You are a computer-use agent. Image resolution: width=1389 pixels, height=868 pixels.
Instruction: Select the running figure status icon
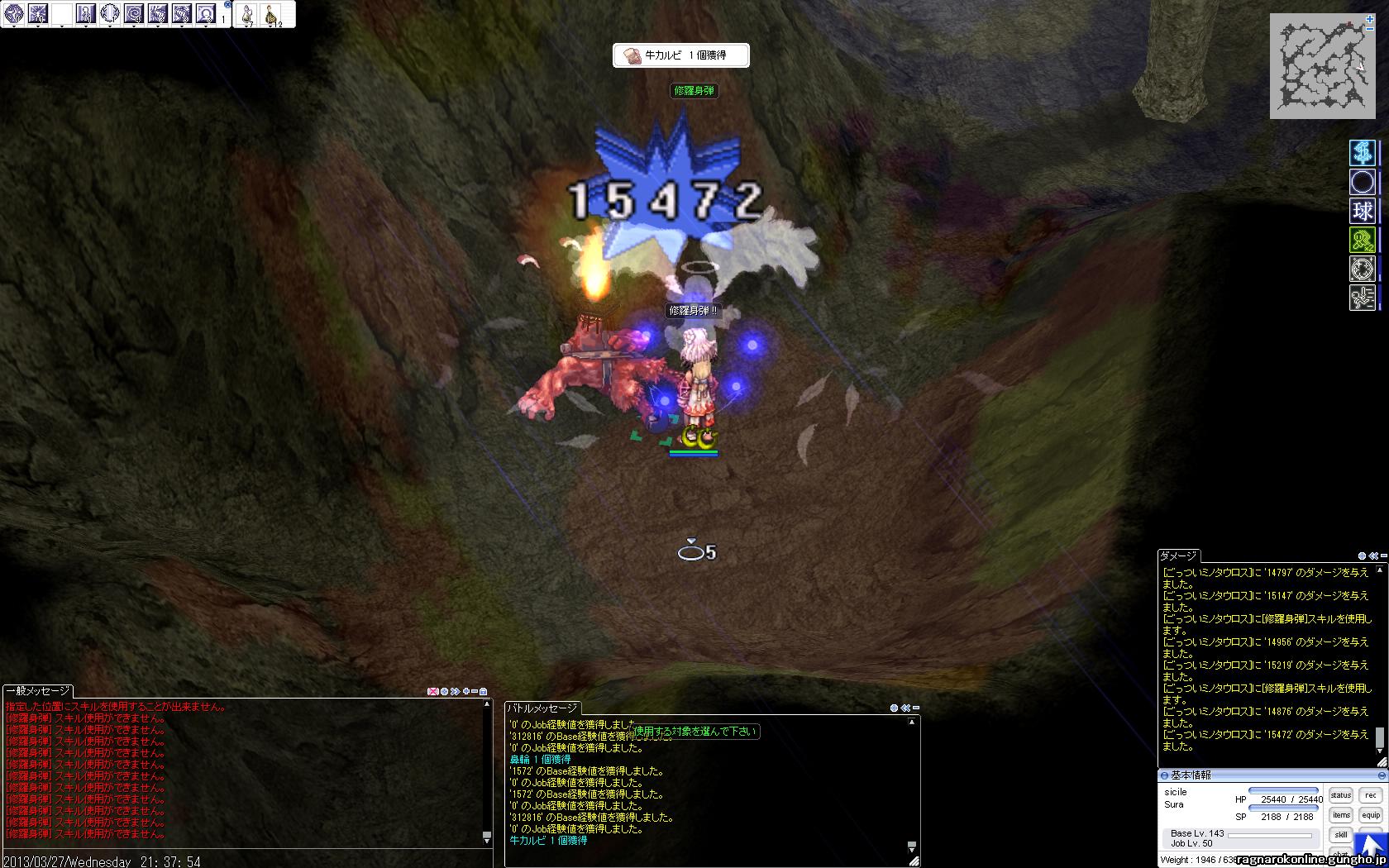1363,298
